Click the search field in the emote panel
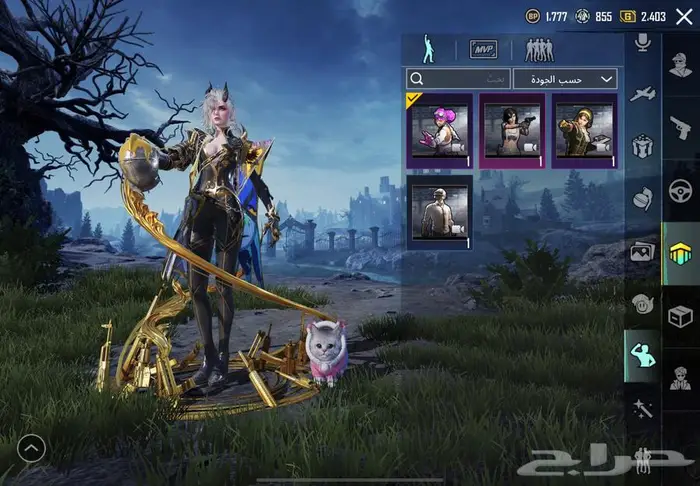 458,78
